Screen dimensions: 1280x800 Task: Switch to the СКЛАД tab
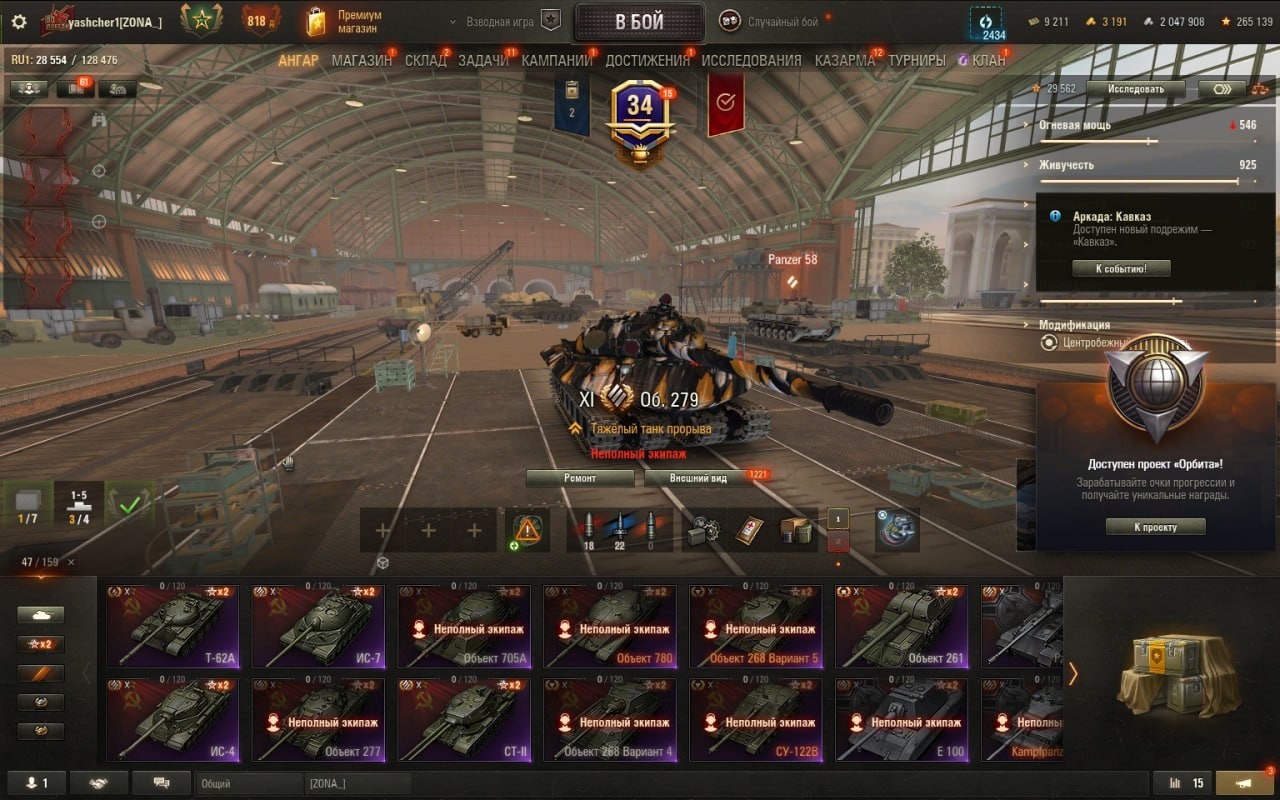(425, 60)
